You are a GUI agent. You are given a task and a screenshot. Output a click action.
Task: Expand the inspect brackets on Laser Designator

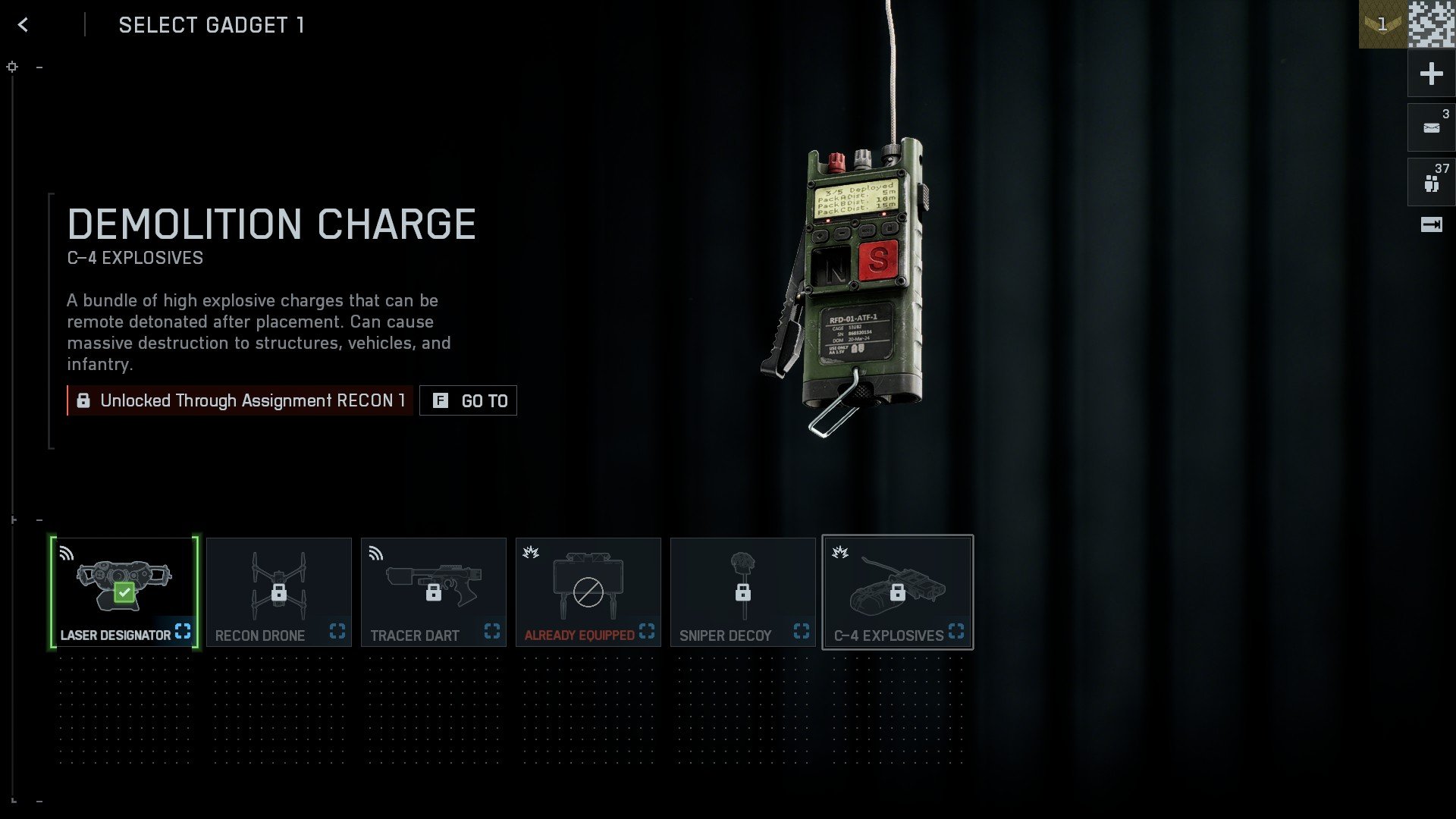tap(183, 632)
